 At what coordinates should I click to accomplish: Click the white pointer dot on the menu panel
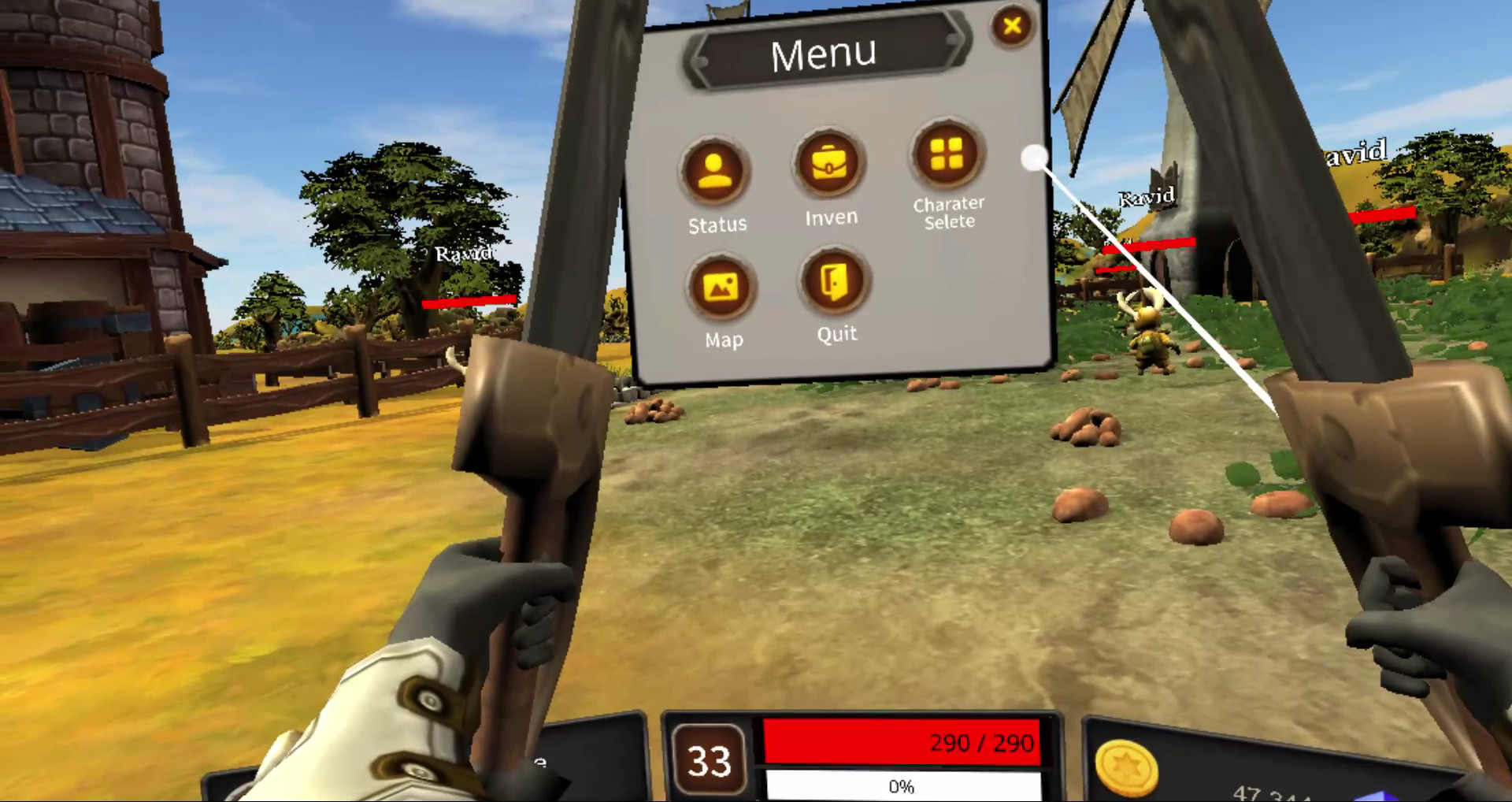[1033, 158]
